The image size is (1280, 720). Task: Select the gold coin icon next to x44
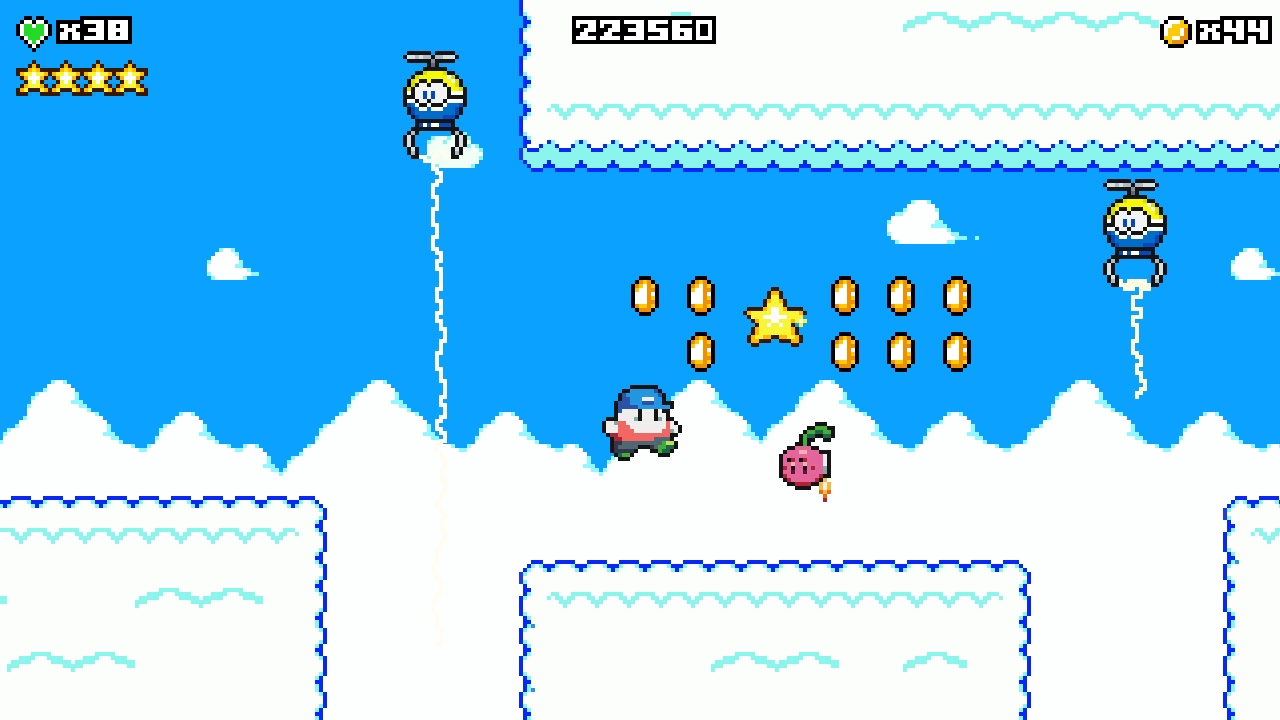pyautogui.click(x=1176, y=31)
